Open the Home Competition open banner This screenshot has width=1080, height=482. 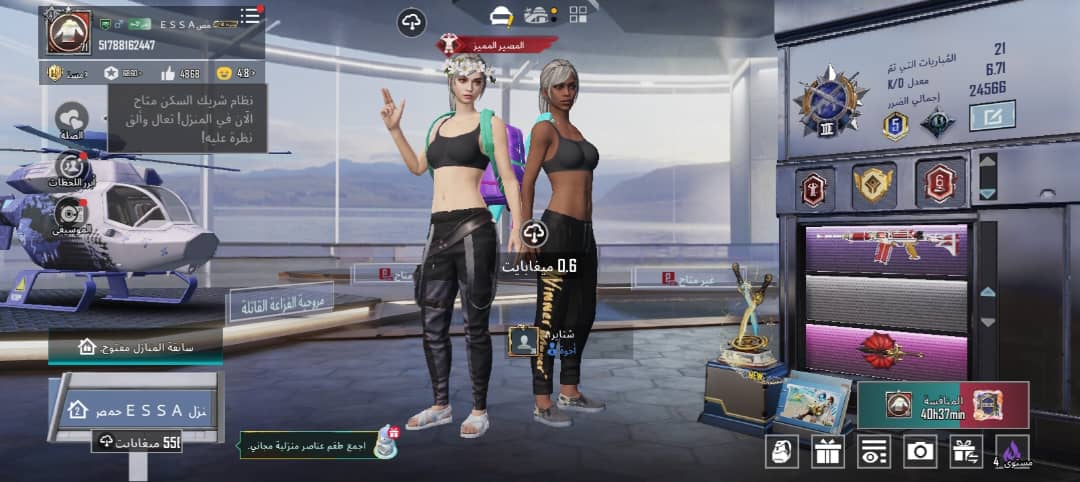pos(135,347)
